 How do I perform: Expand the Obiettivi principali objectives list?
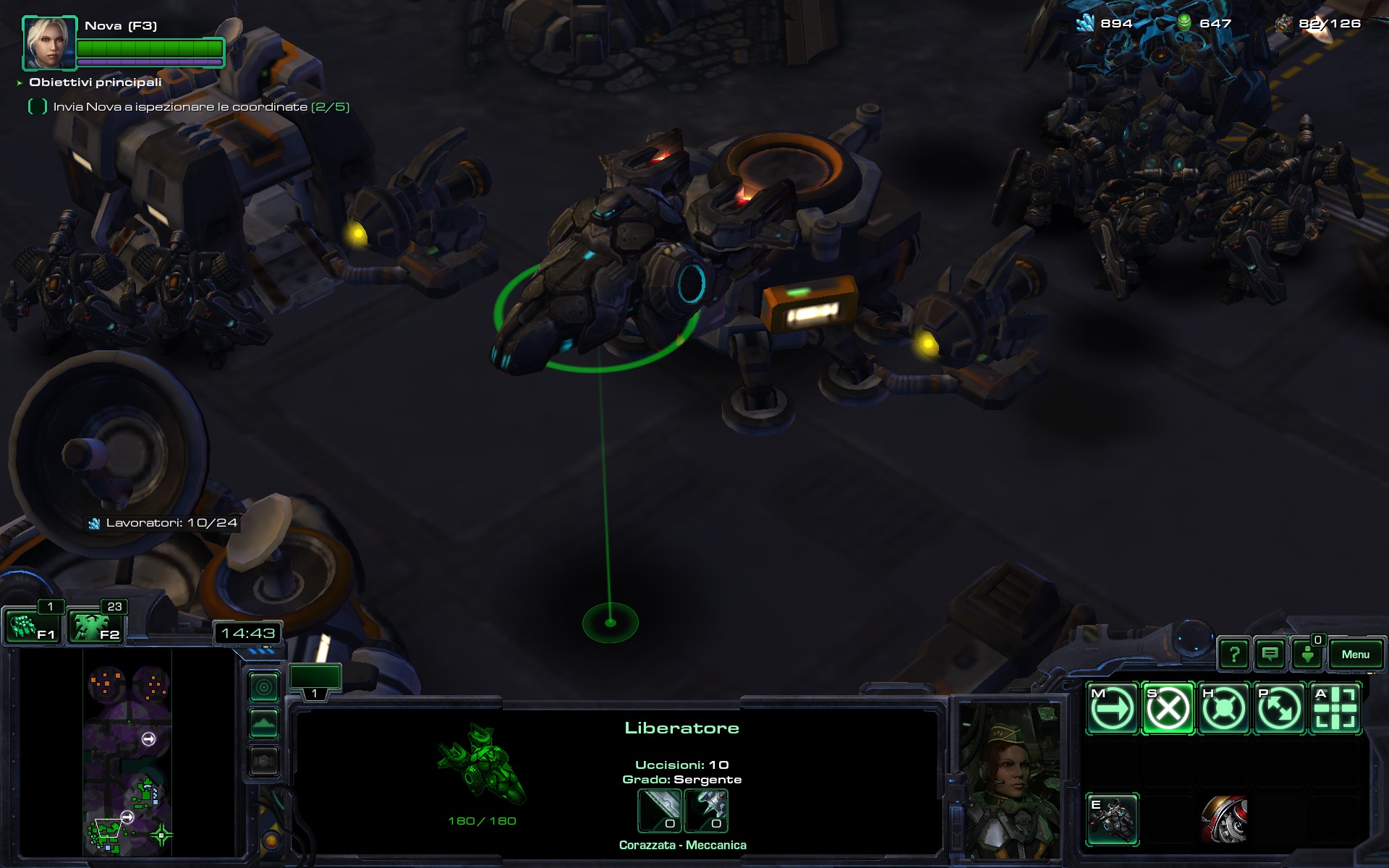(20, 83)
